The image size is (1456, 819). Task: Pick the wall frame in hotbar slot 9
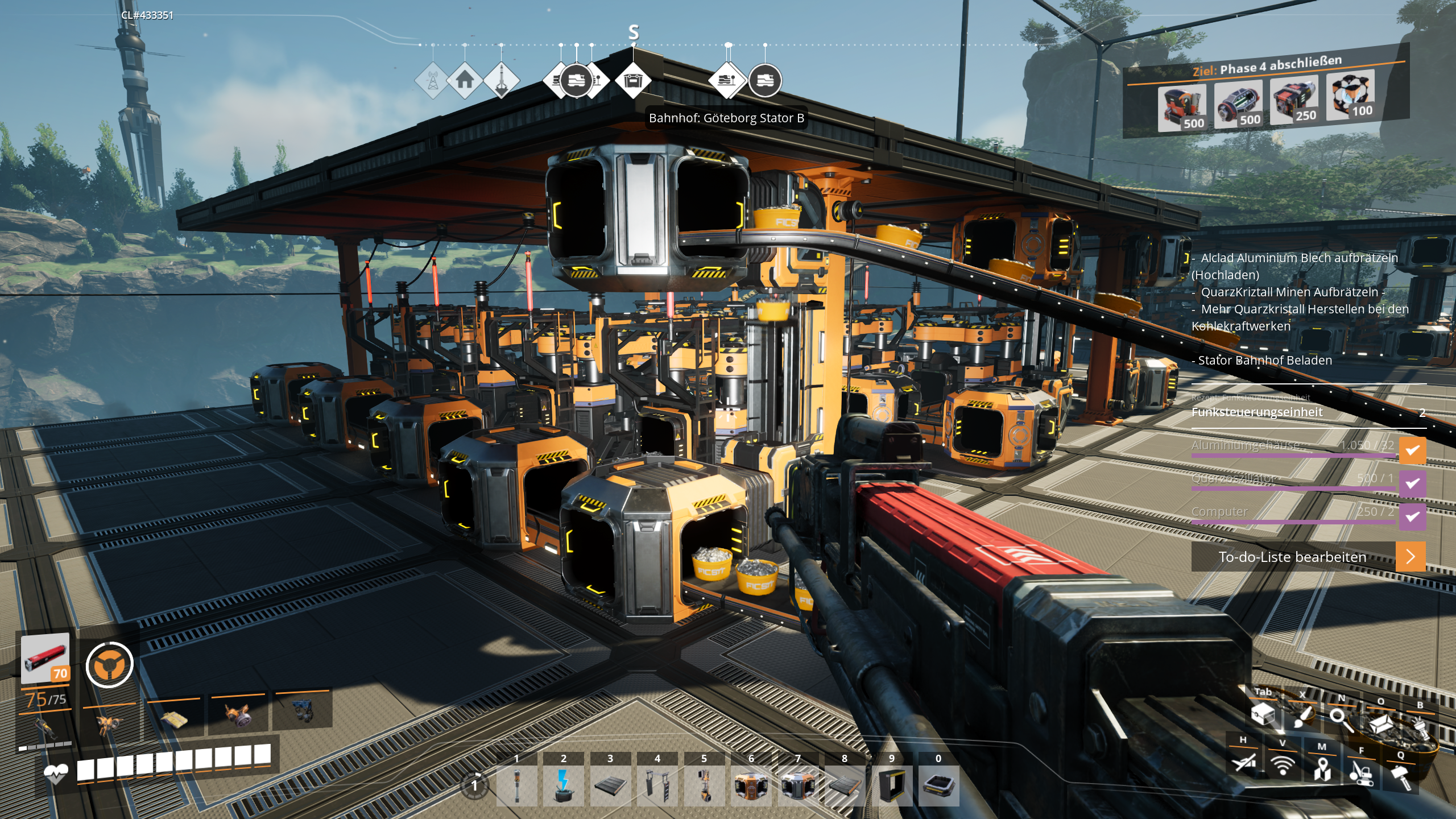click(x=892, y=786)
